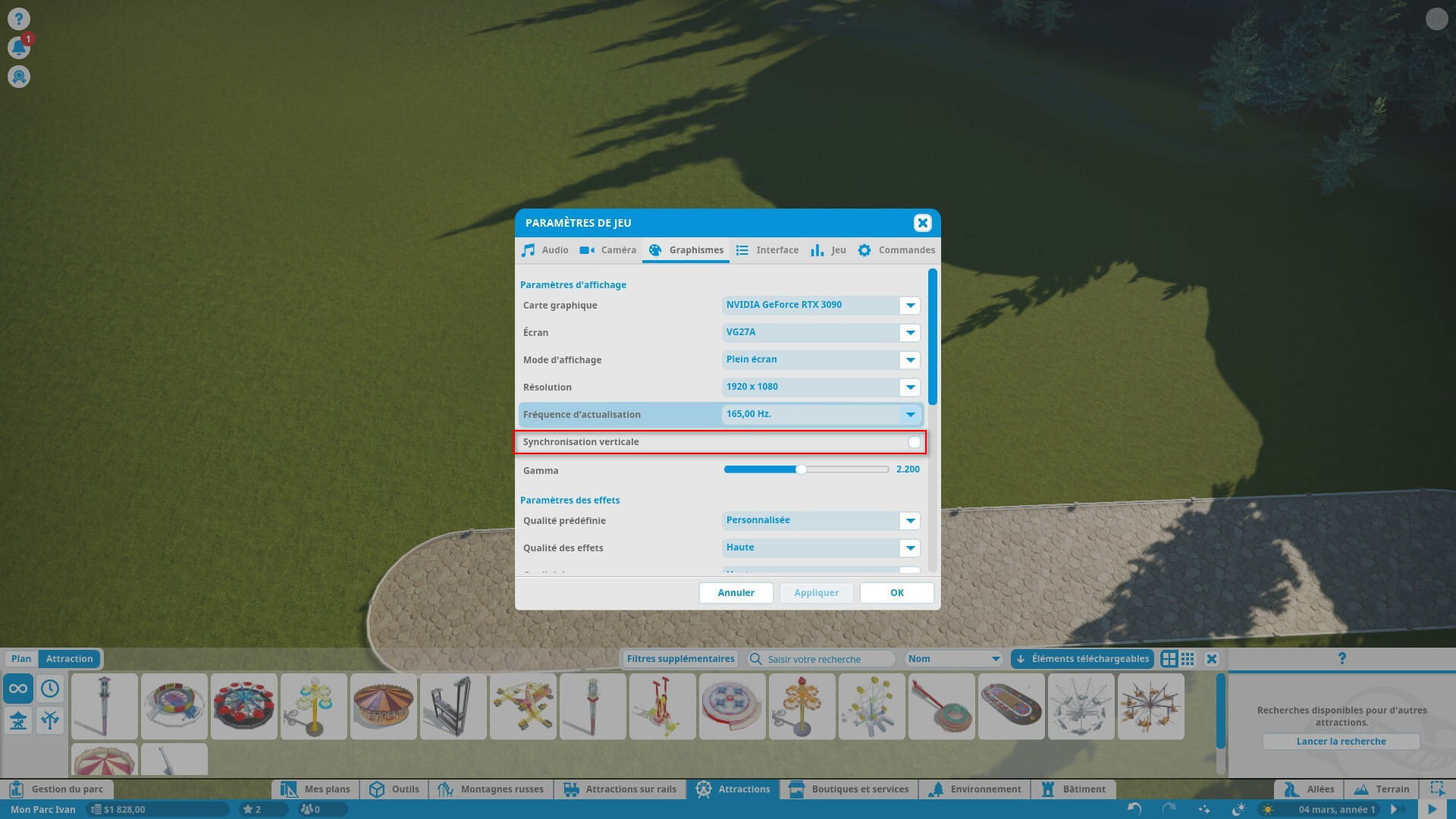
Task: Click the ride search input field
Action: [827, 659]
